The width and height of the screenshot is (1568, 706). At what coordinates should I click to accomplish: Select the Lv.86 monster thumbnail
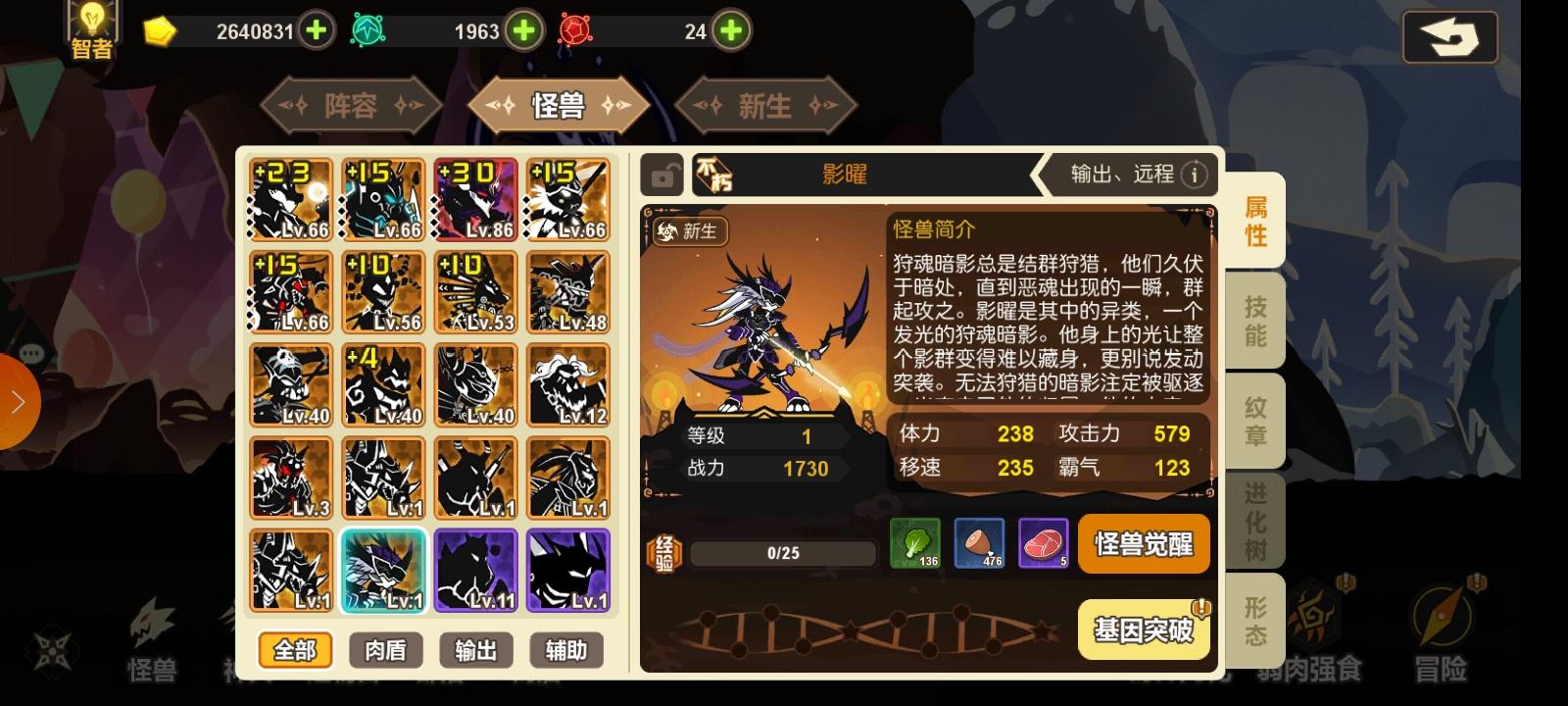point(476,199)
